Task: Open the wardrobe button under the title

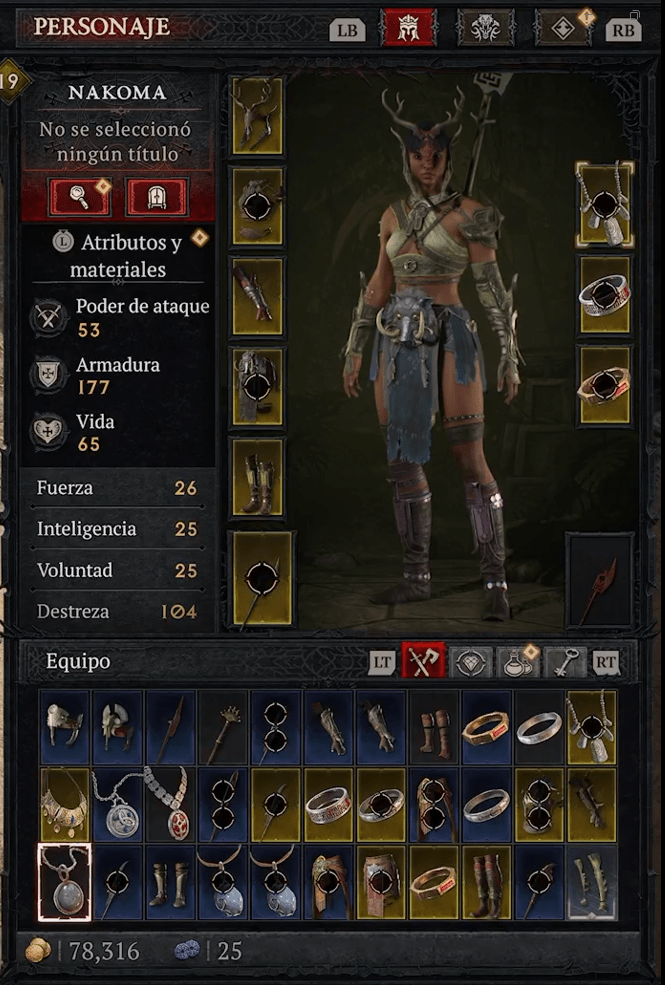Action: [x=157, y=197]
